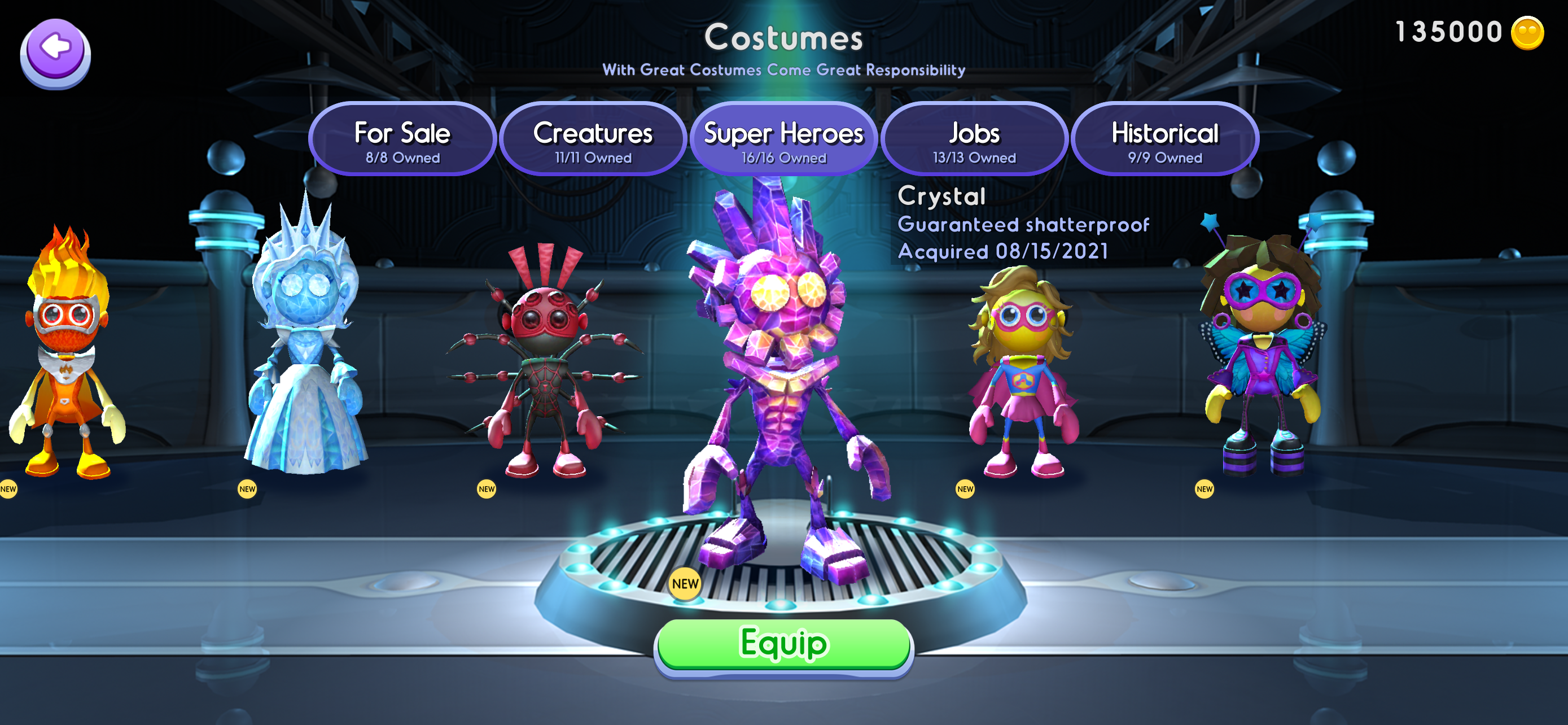Equip the Crystal costume
This screenshot has width=1568, height=725.
[783, 644]
